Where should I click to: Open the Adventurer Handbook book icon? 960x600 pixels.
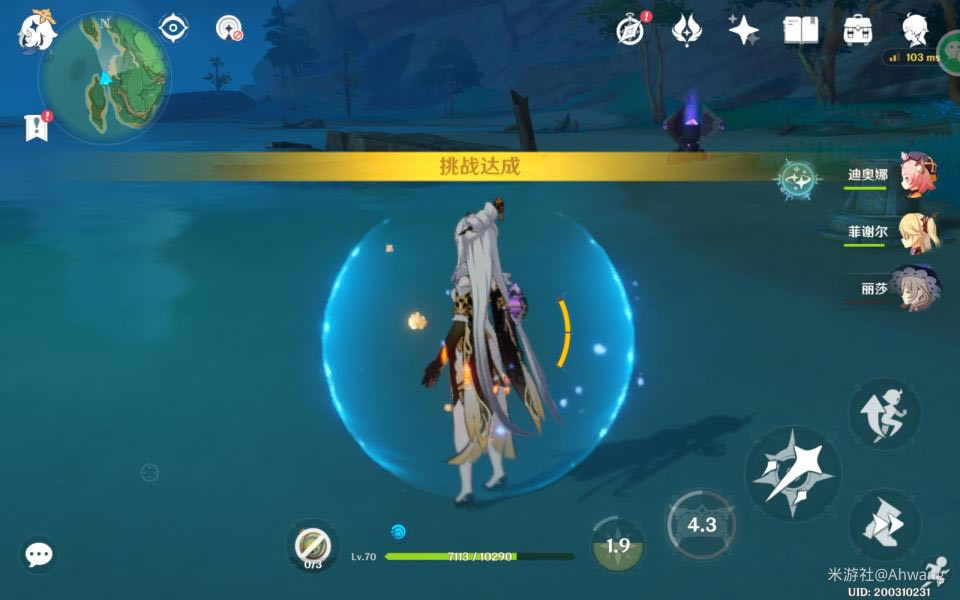point(800,30)
